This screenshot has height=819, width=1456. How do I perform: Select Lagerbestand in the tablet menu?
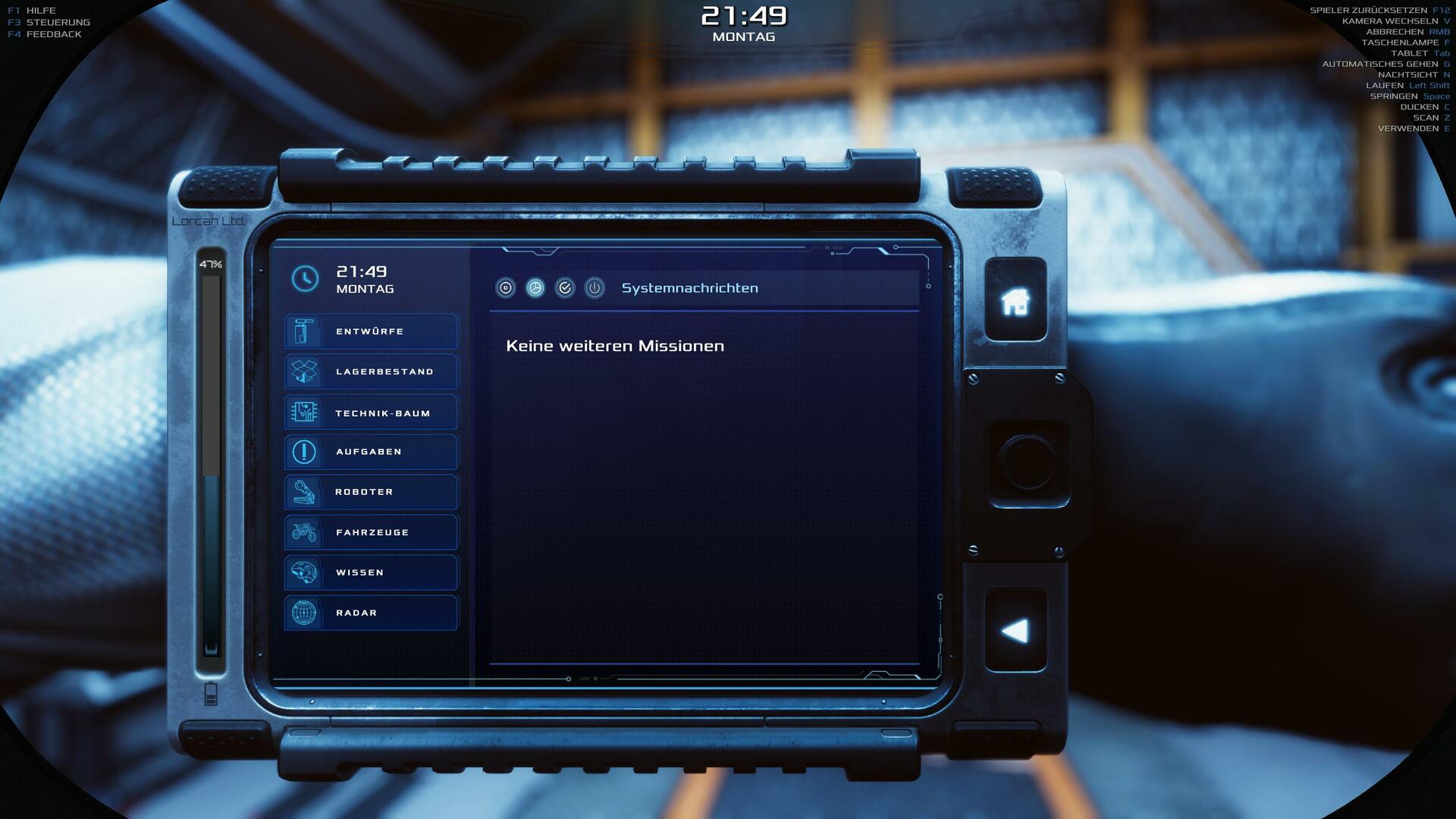tap(371, 372)
